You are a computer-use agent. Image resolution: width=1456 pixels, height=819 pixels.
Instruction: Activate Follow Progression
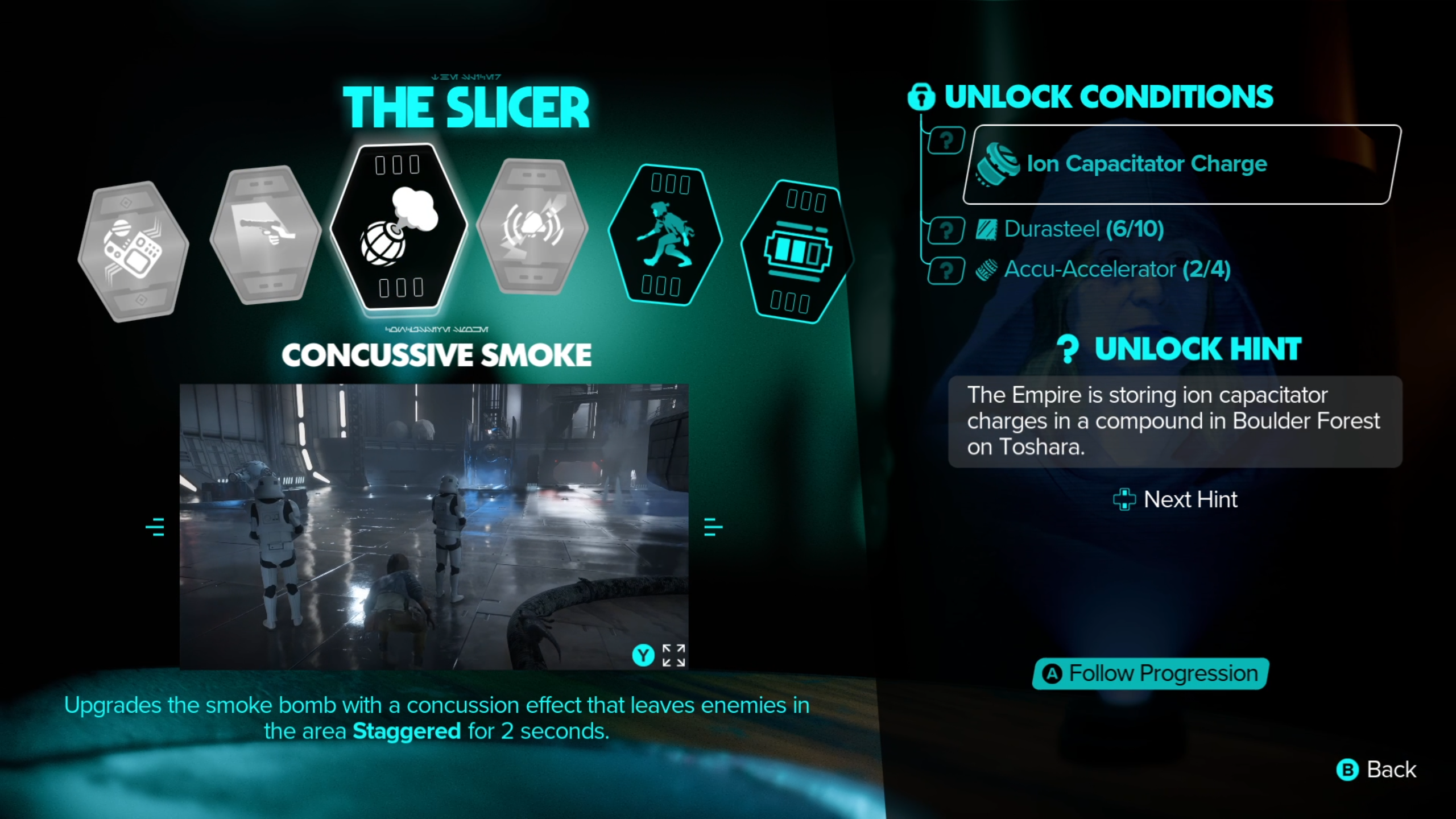(1150, 673)
